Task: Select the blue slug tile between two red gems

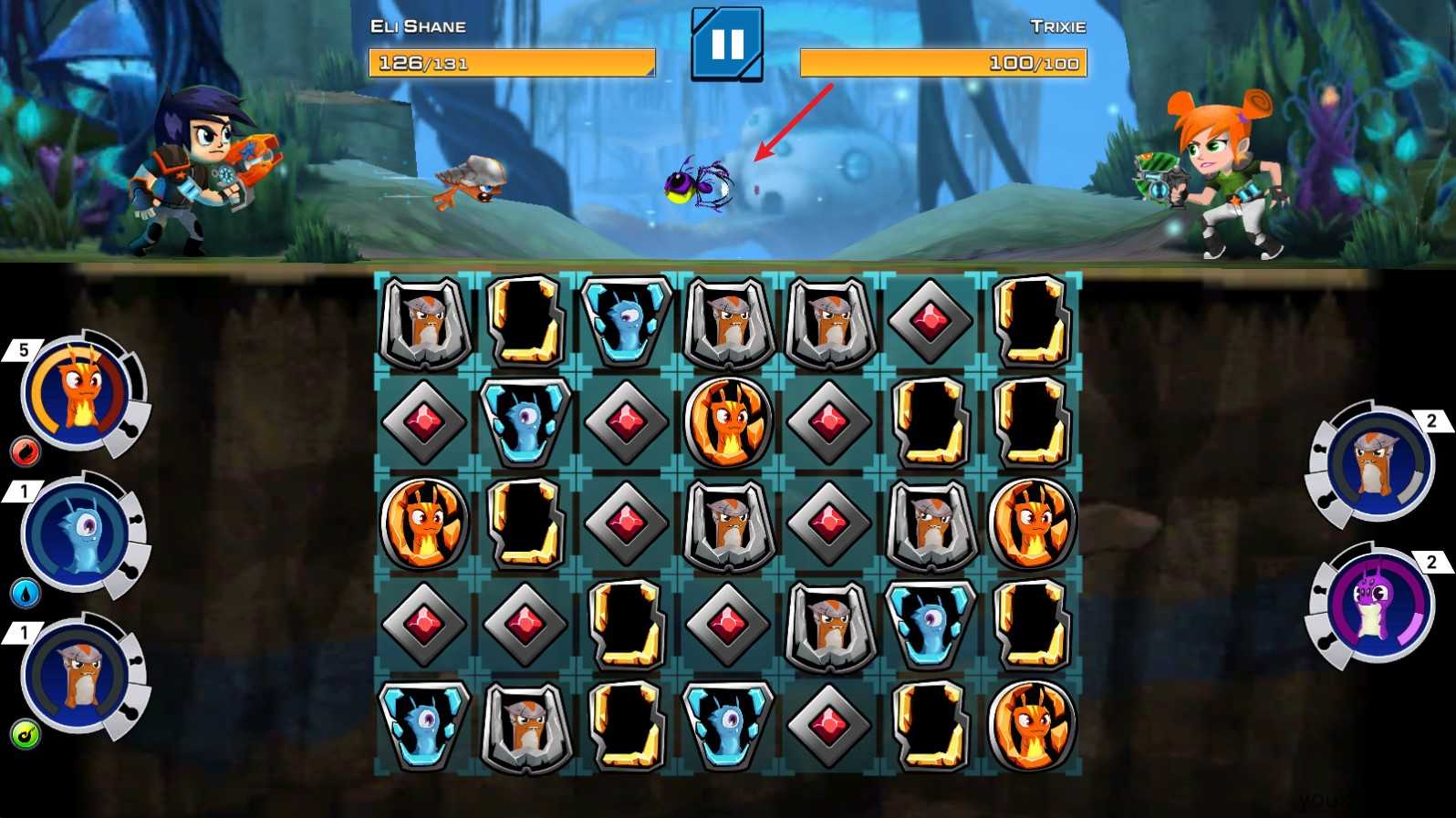Action: pos(525,420)
